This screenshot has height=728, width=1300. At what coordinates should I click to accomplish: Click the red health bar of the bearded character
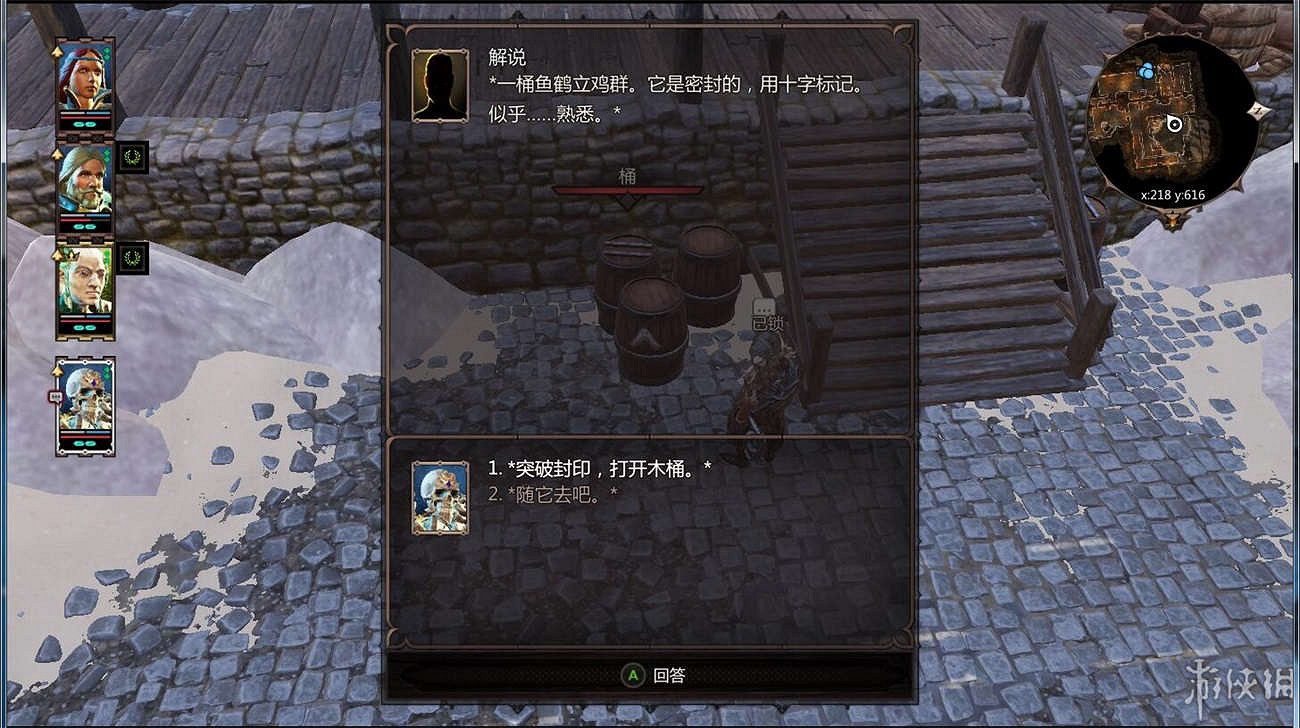pos(84,218)
